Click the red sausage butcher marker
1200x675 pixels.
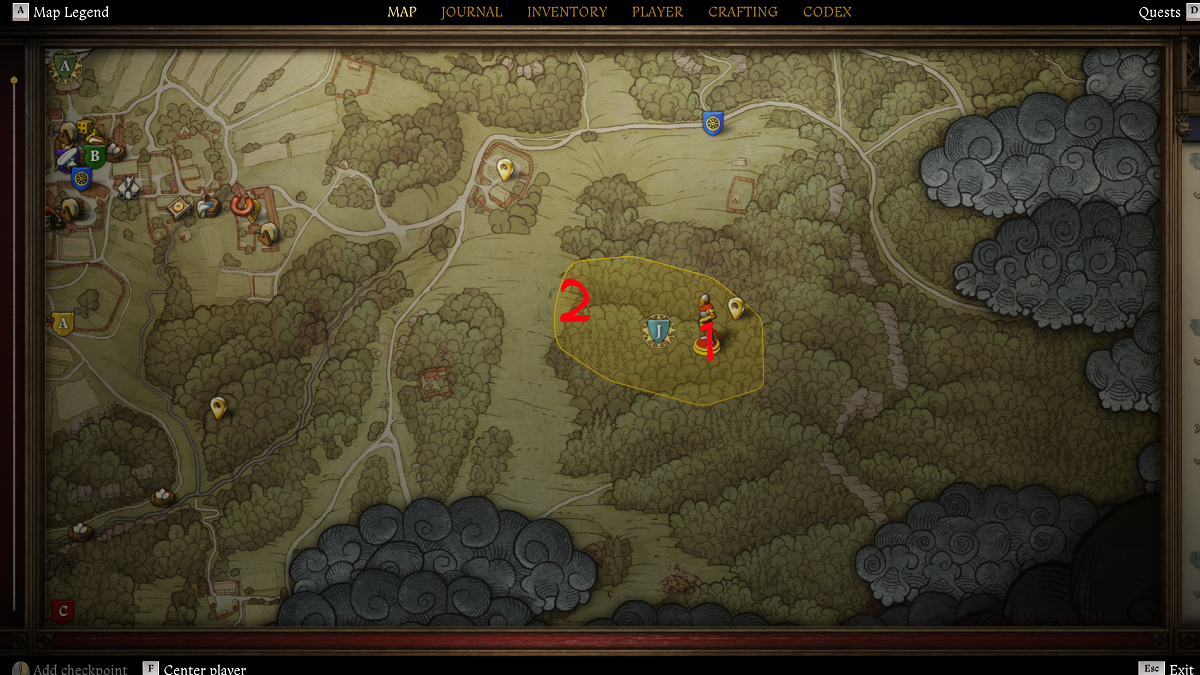click(240, 202)
